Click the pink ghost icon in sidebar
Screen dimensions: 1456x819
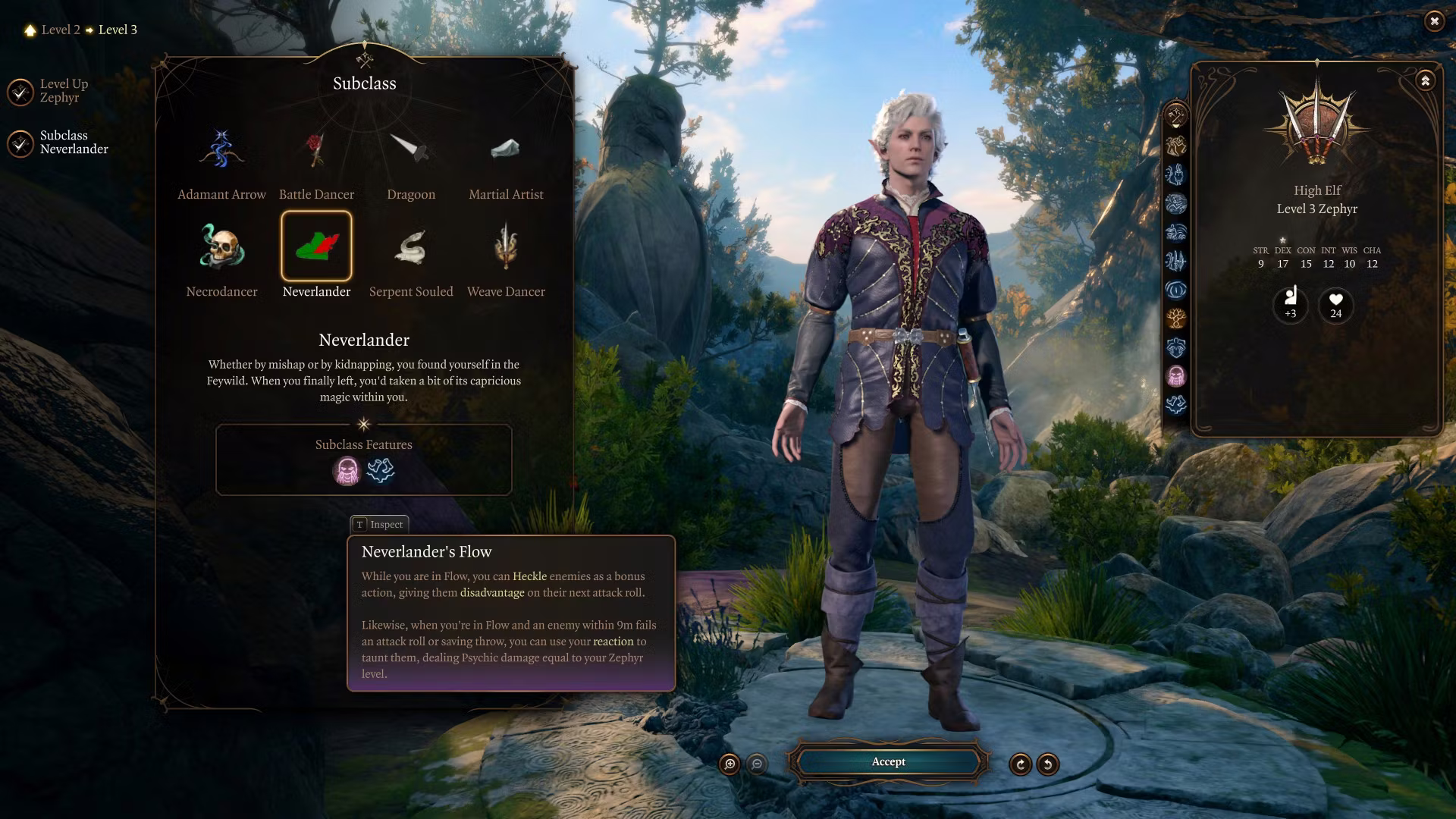[x=1176, y=375]
